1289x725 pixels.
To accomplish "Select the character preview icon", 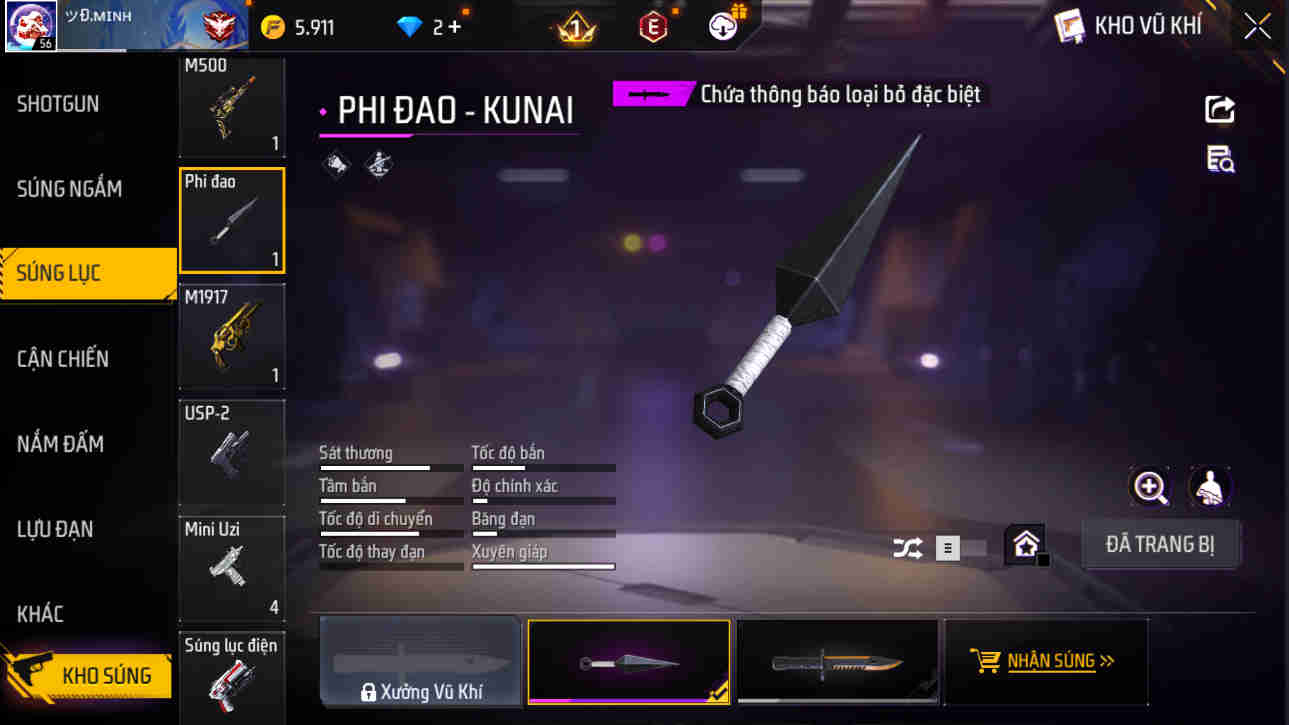I will coord(1209,489).
